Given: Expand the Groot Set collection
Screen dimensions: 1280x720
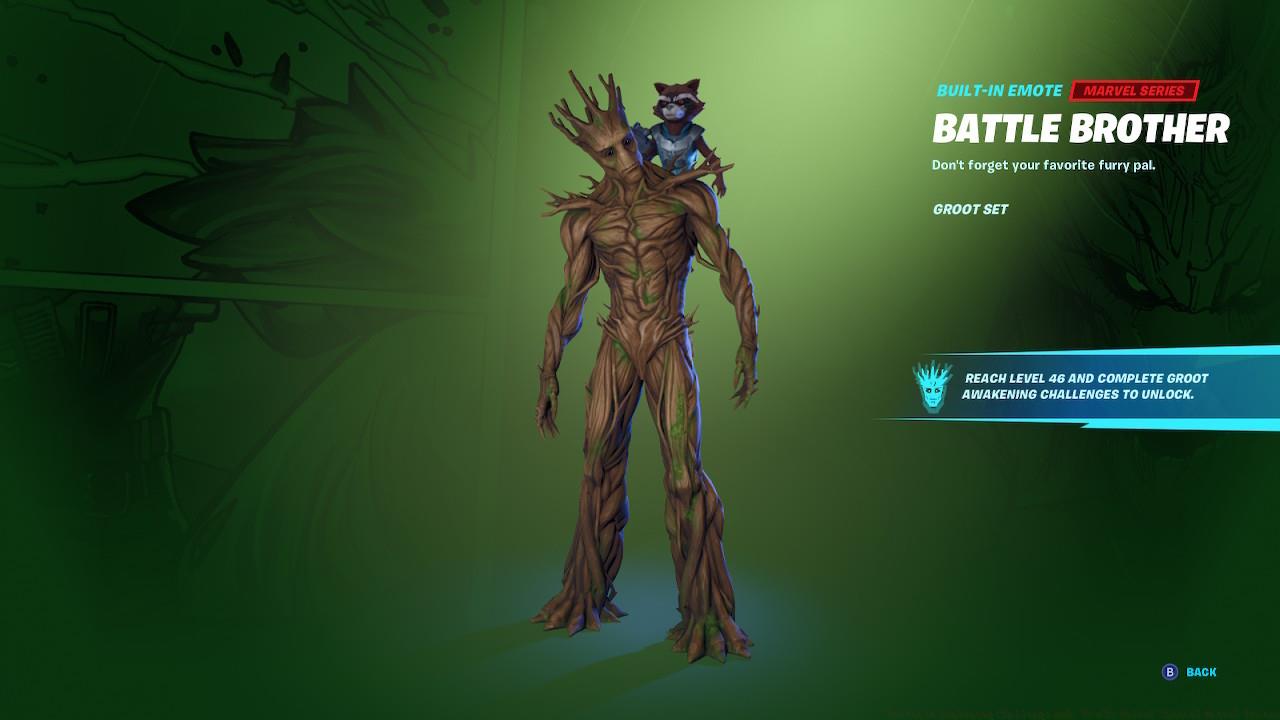Looking at the screenshot, I should (968, 210).
